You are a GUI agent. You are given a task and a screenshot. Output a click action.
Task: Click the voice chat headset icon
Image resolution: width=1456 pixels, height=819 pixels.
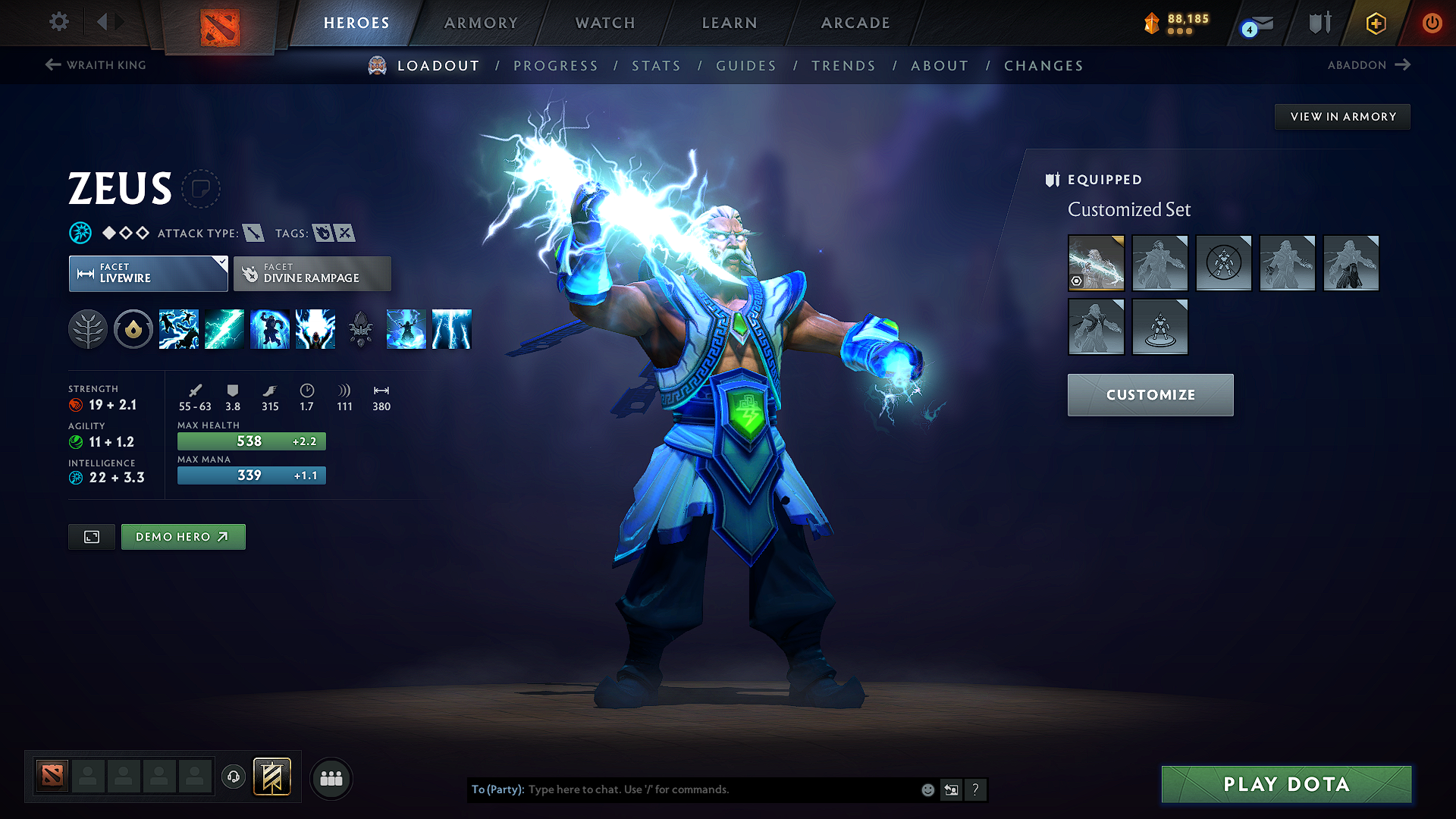(x=234, y=777)
